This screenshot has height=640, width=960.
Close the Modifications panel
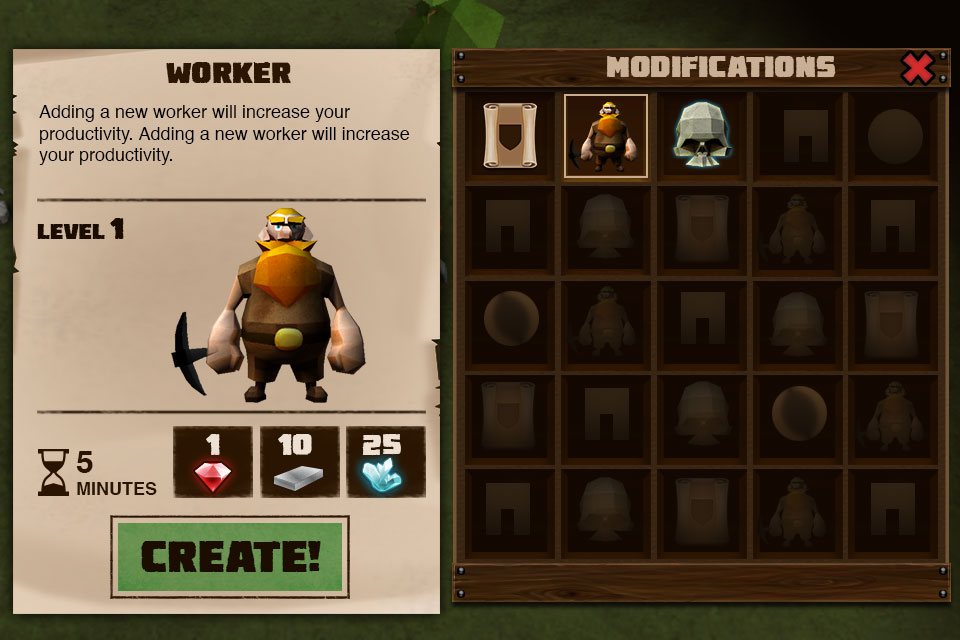(x=917, y=68)
